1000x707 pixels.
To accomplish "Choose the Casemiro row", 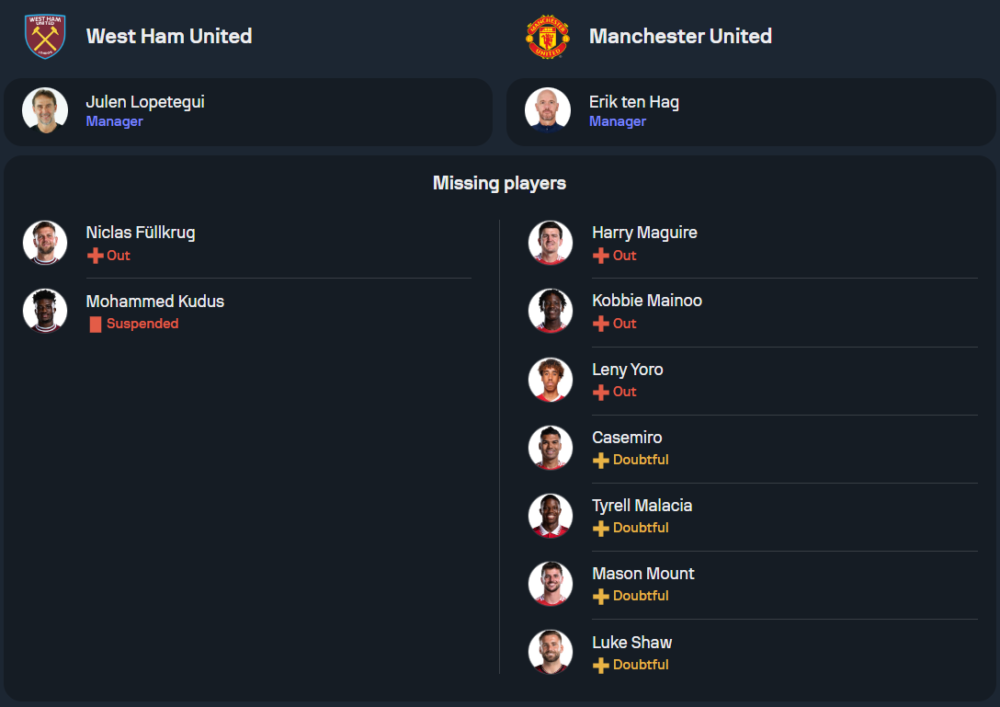I will click(626, 438).
